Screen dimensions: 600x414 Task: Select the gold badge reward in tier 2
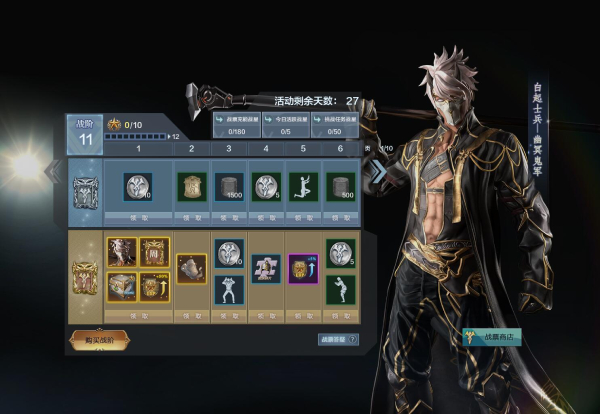190,186
